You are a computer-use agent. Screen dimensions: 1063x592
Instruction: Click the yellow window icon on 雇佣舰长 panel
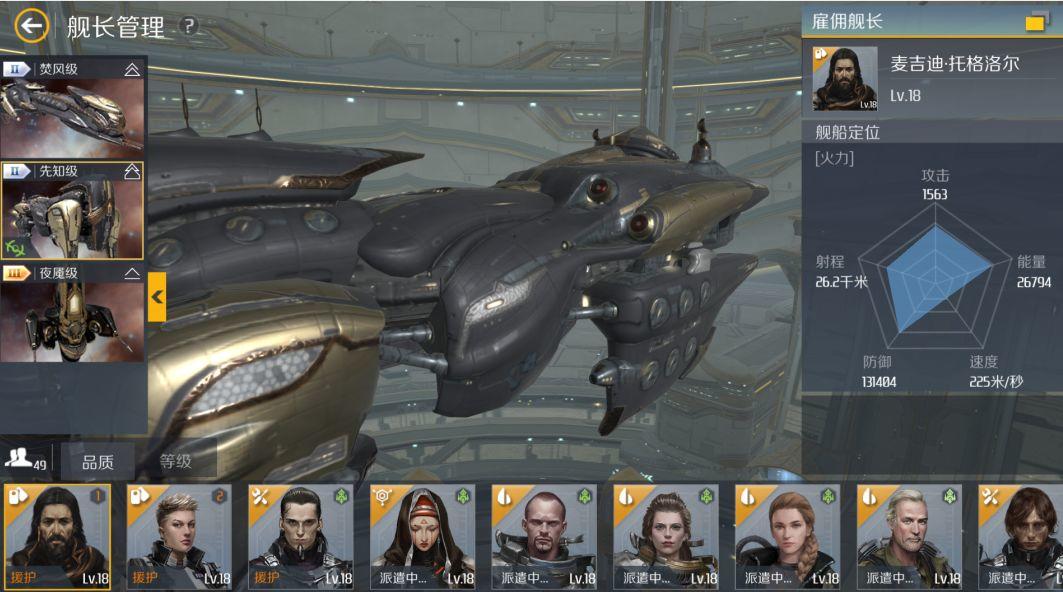tap(1035, 22)
